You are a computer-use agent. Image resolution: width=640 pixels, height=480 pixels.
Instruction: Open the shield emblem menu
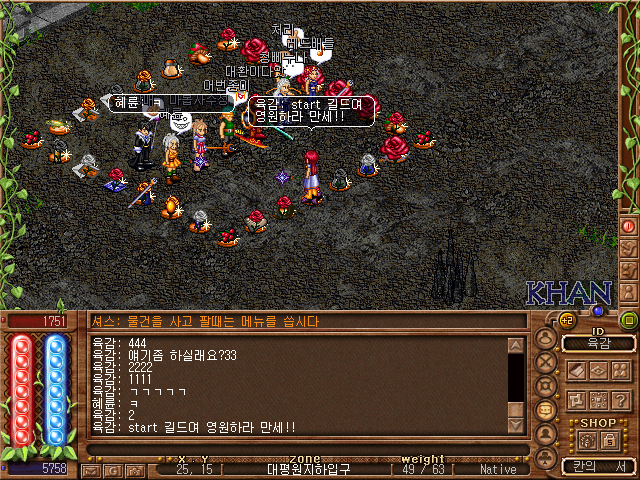pos(546,386)
